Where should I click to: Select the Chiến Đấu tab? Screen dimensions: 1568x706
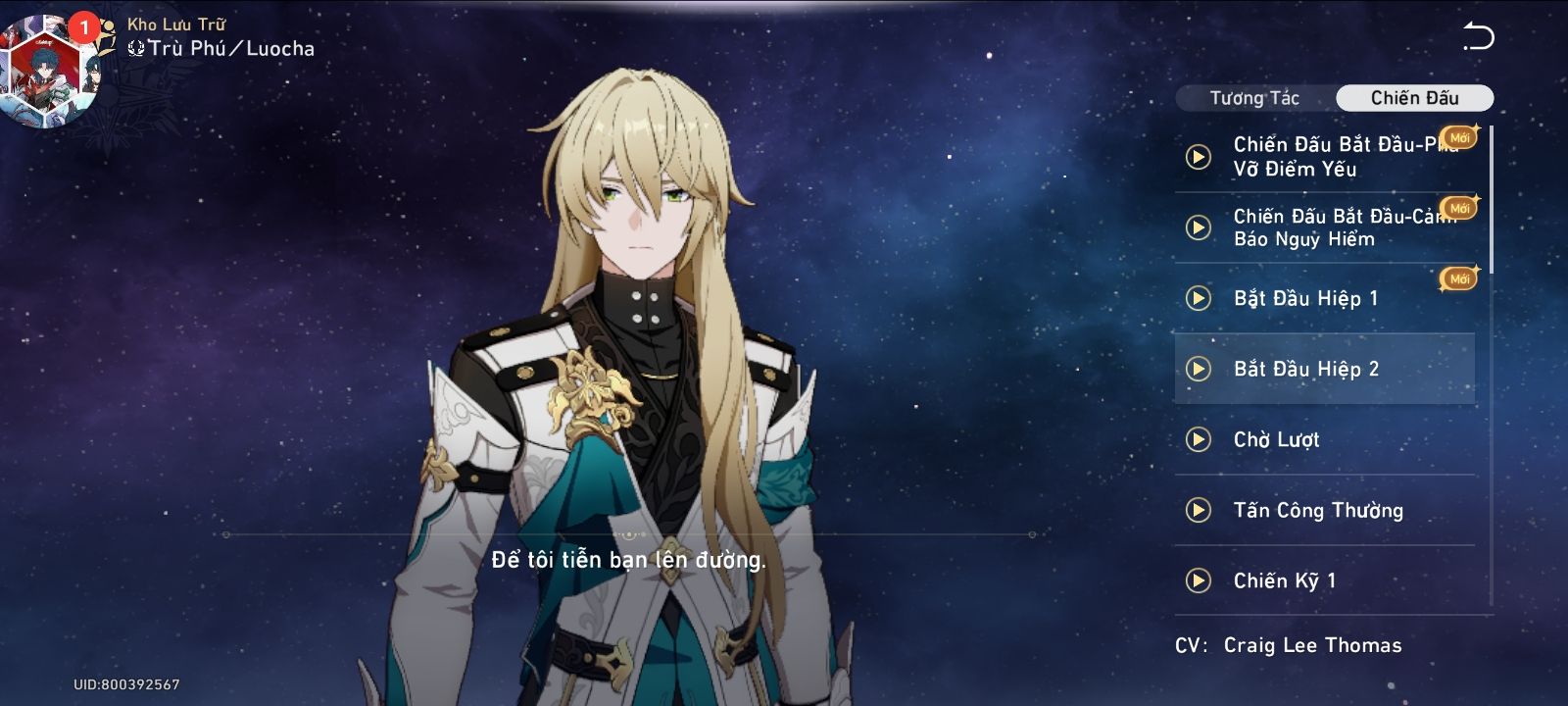tap(1414, 98)
